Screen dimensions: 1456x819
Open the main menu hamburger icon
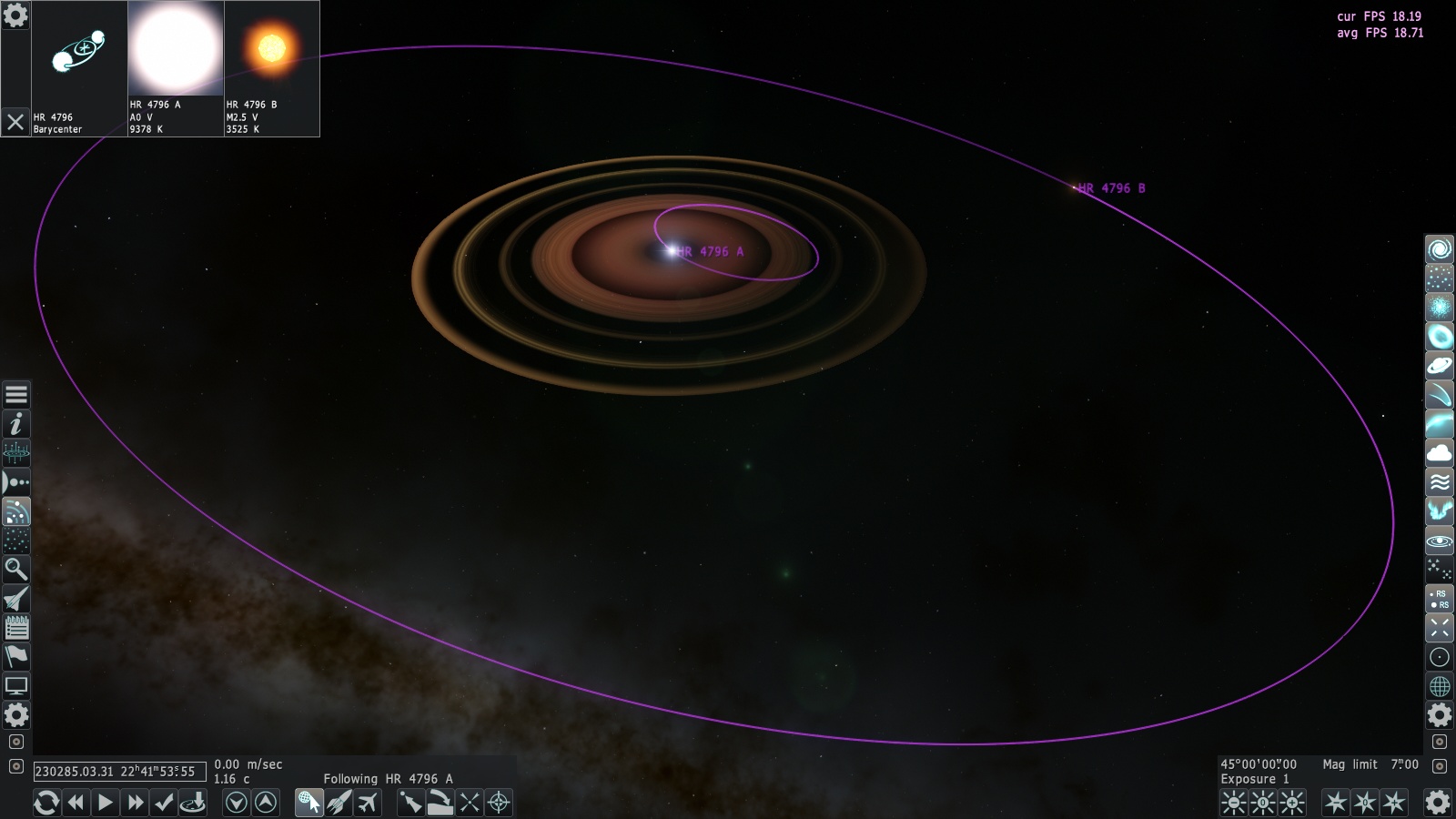click(x=16, y=395)
